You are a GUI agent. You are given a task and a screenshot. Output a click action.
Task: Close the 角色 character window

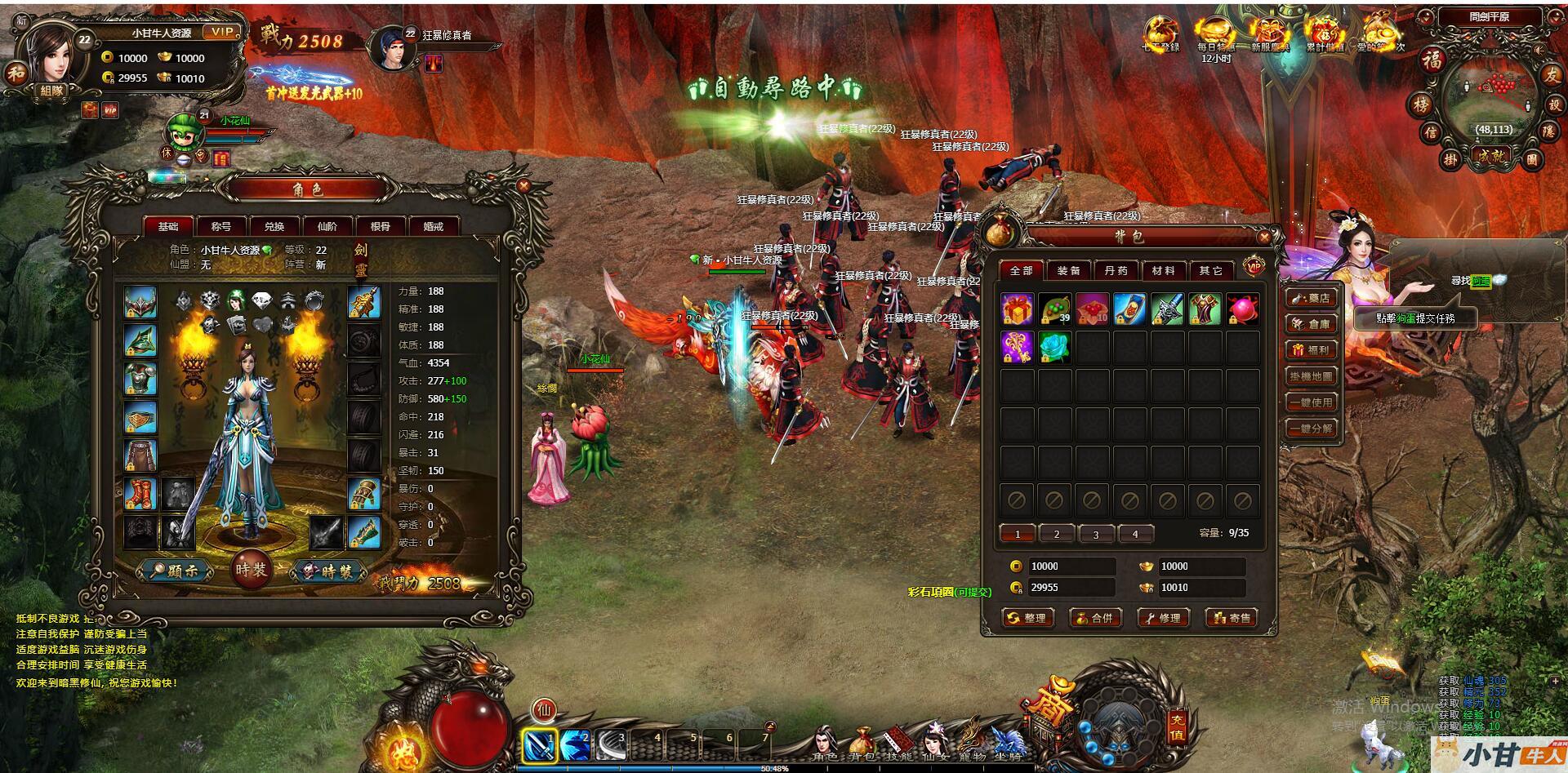[x=523, y=186]
